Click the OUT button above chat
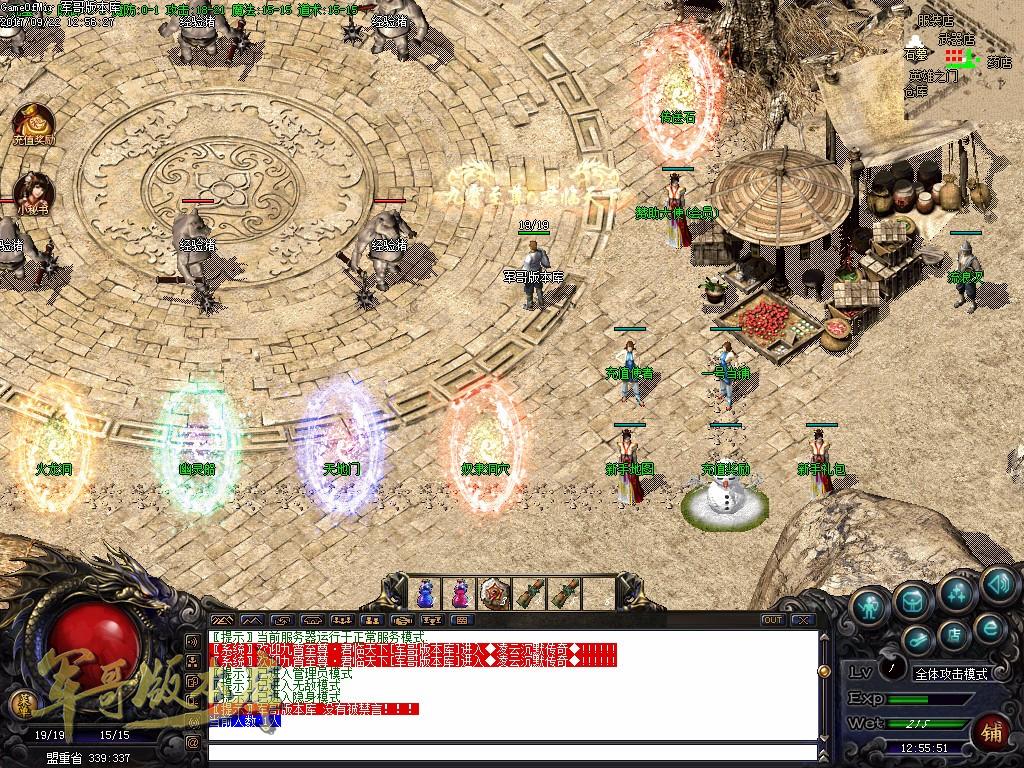The width and height of the screenshot is (1024, 768). point(772,620)
